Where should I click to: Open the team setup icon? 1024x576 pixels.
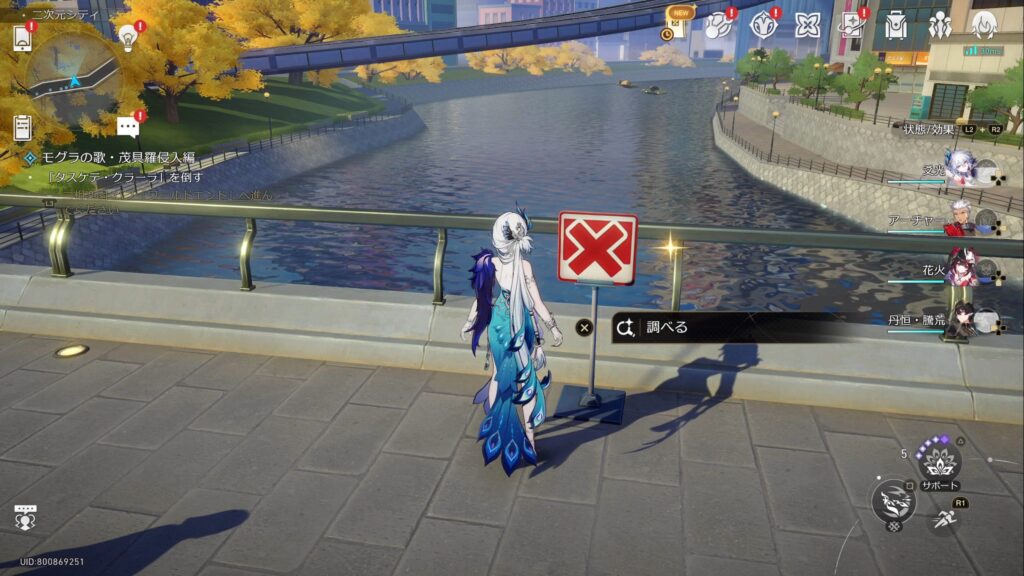pyautogui.click(x=940, y=25)
